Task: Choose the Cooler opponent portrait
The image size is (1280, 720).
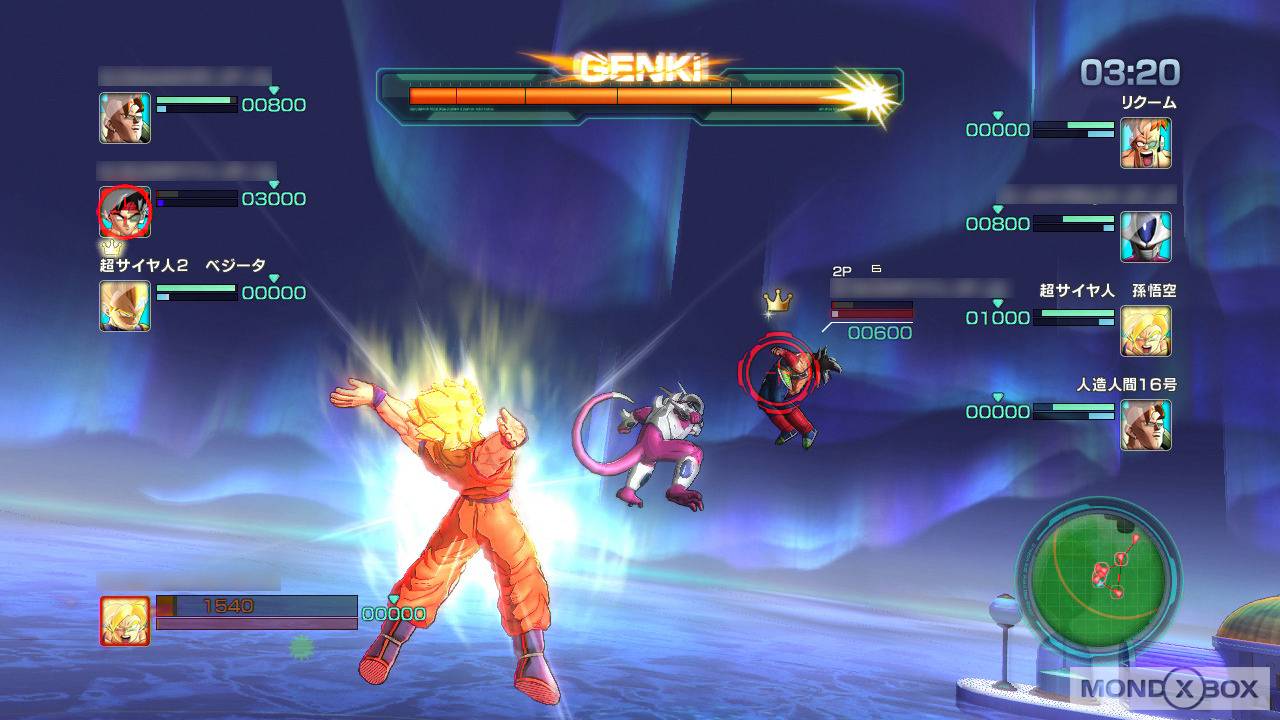Action: pyautogui.click(x=1145, y=237)
